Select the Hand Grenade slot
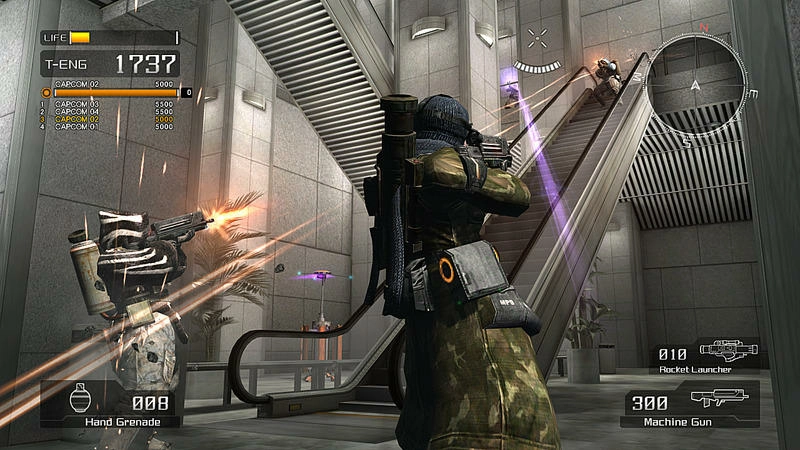The height and width of the screenshot is (450, 800). tap(108, 405)
